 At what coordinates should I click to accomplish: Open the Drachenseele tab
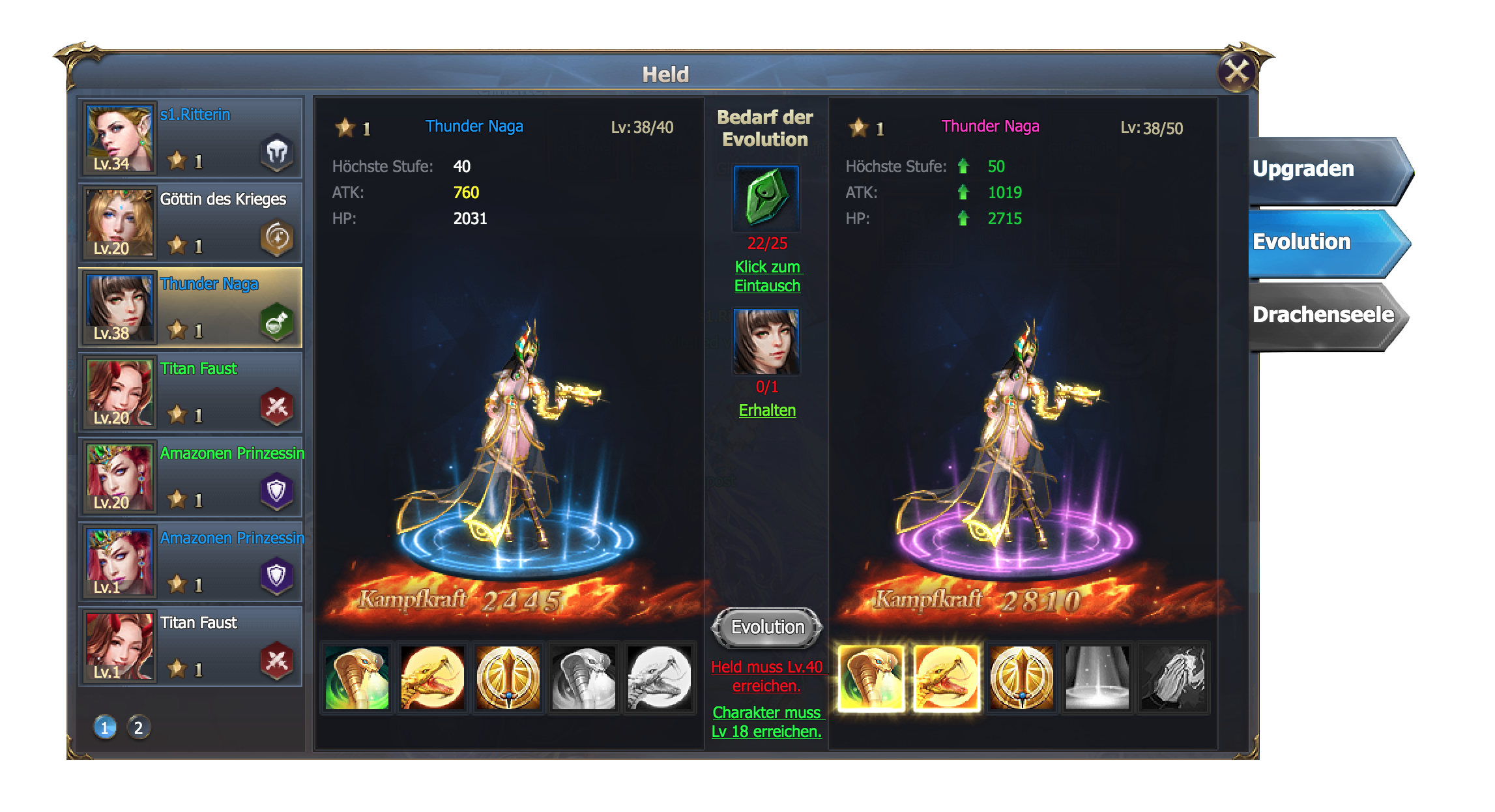[x=1323, y=315]
